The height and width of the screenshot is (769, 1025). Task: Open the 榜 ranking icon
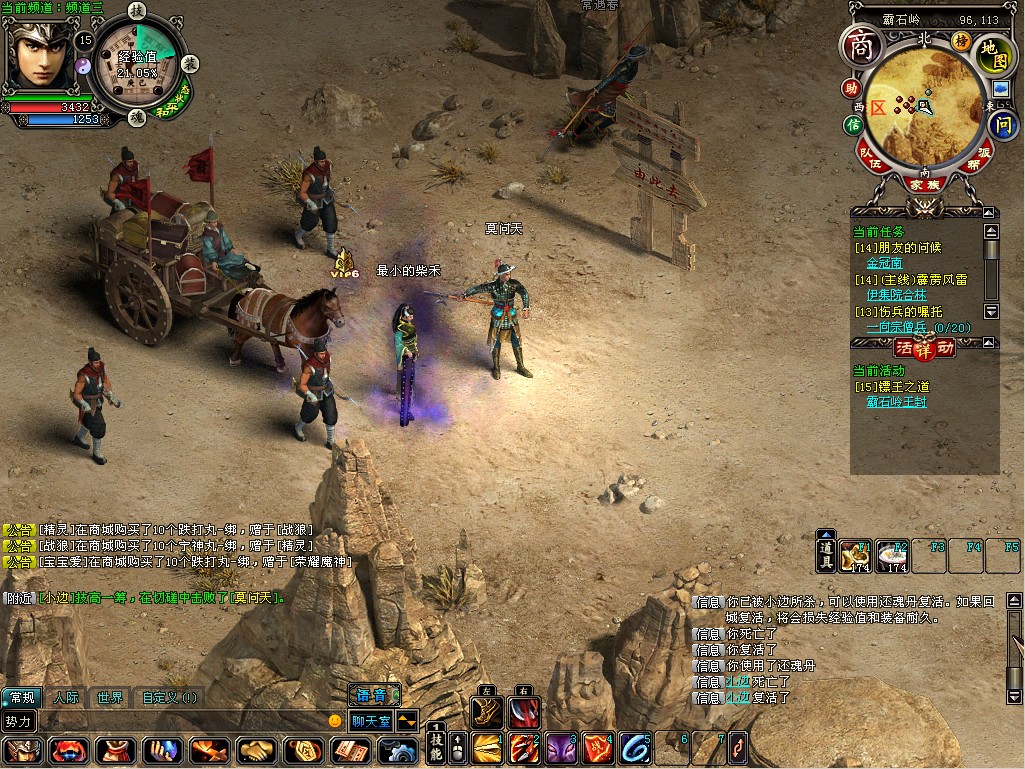click(x=962, y=41)
